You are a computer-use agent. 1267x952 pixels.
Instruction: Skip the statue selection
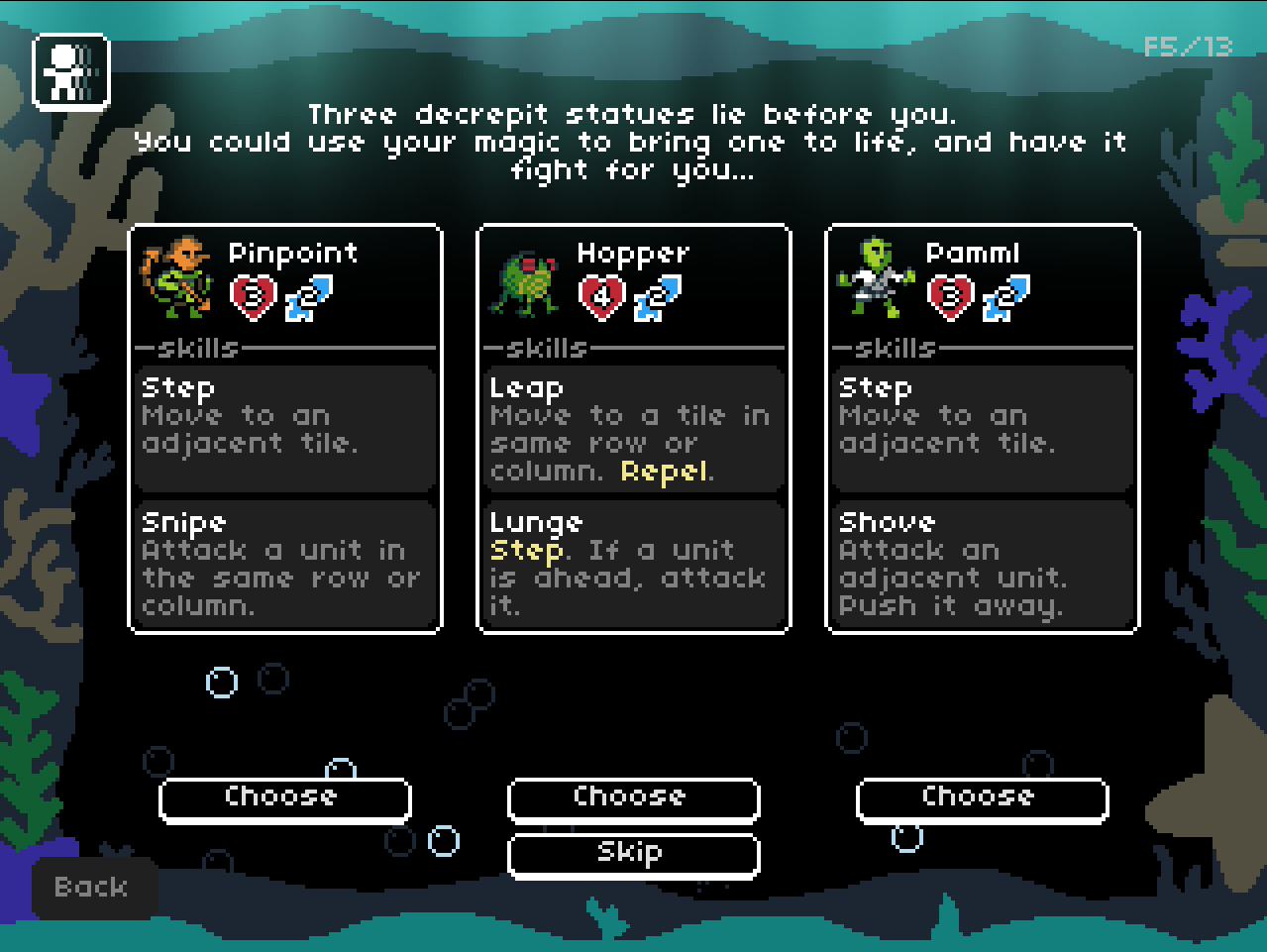point(633,855)
